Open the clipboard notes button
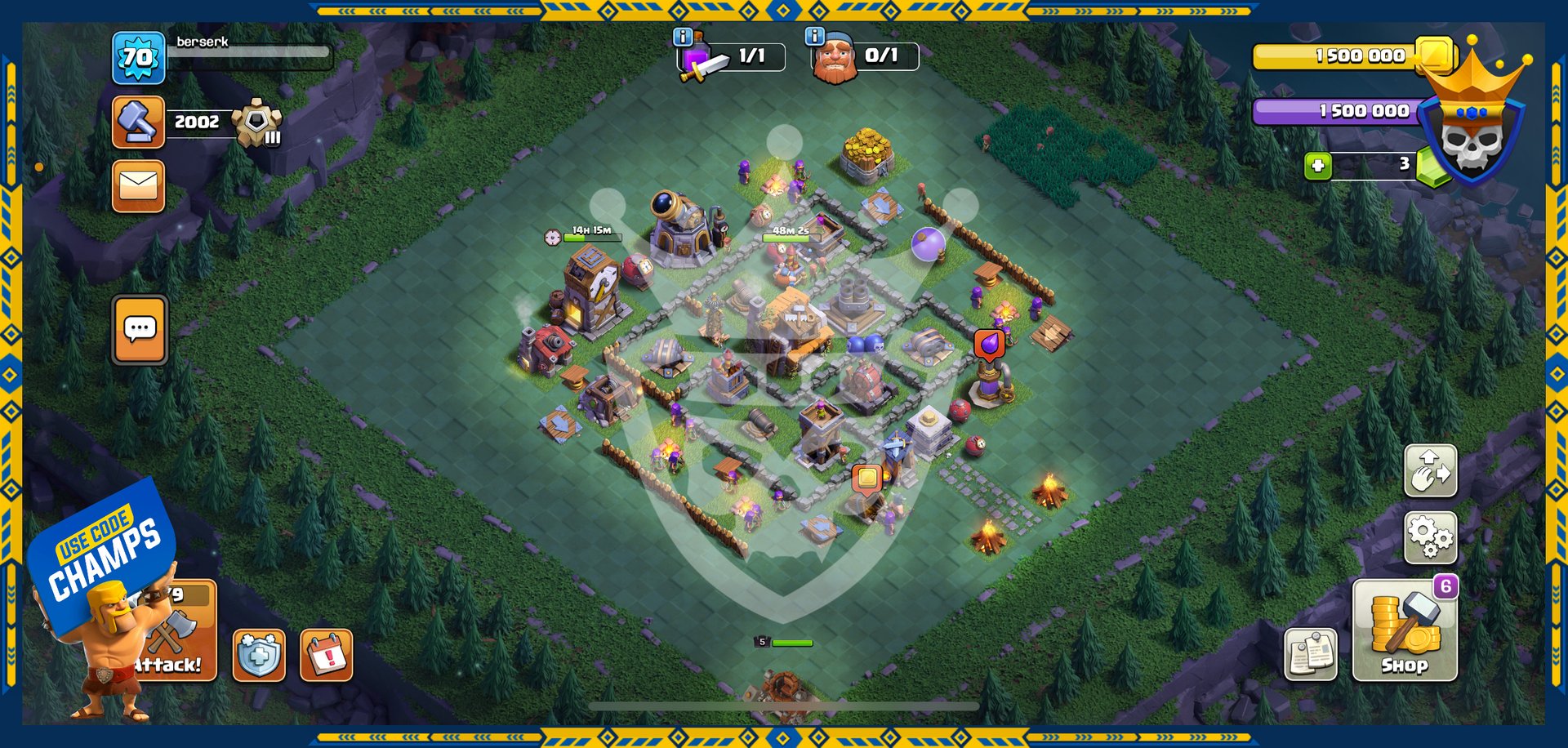The width and height of the screenshot is (1568, 748). tap(1311, 654)
